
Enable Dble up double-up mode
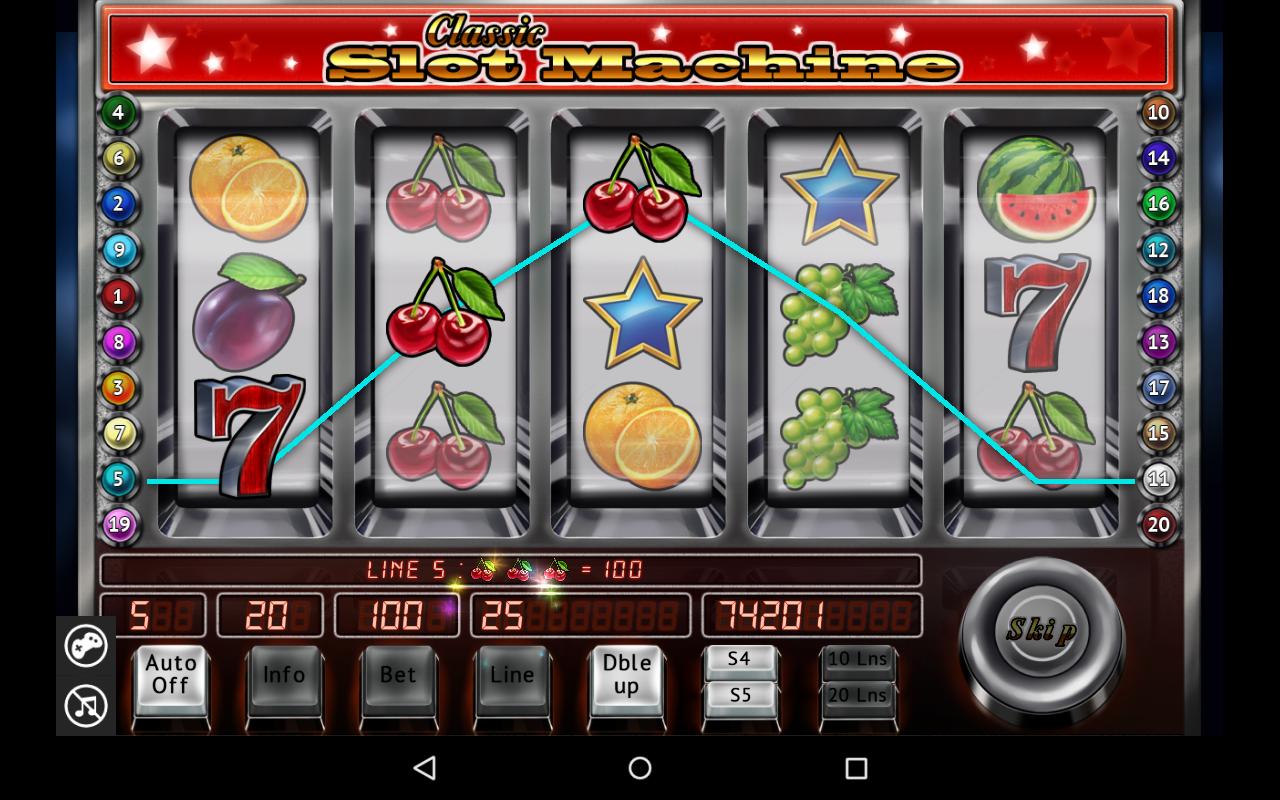coord(626,676)
